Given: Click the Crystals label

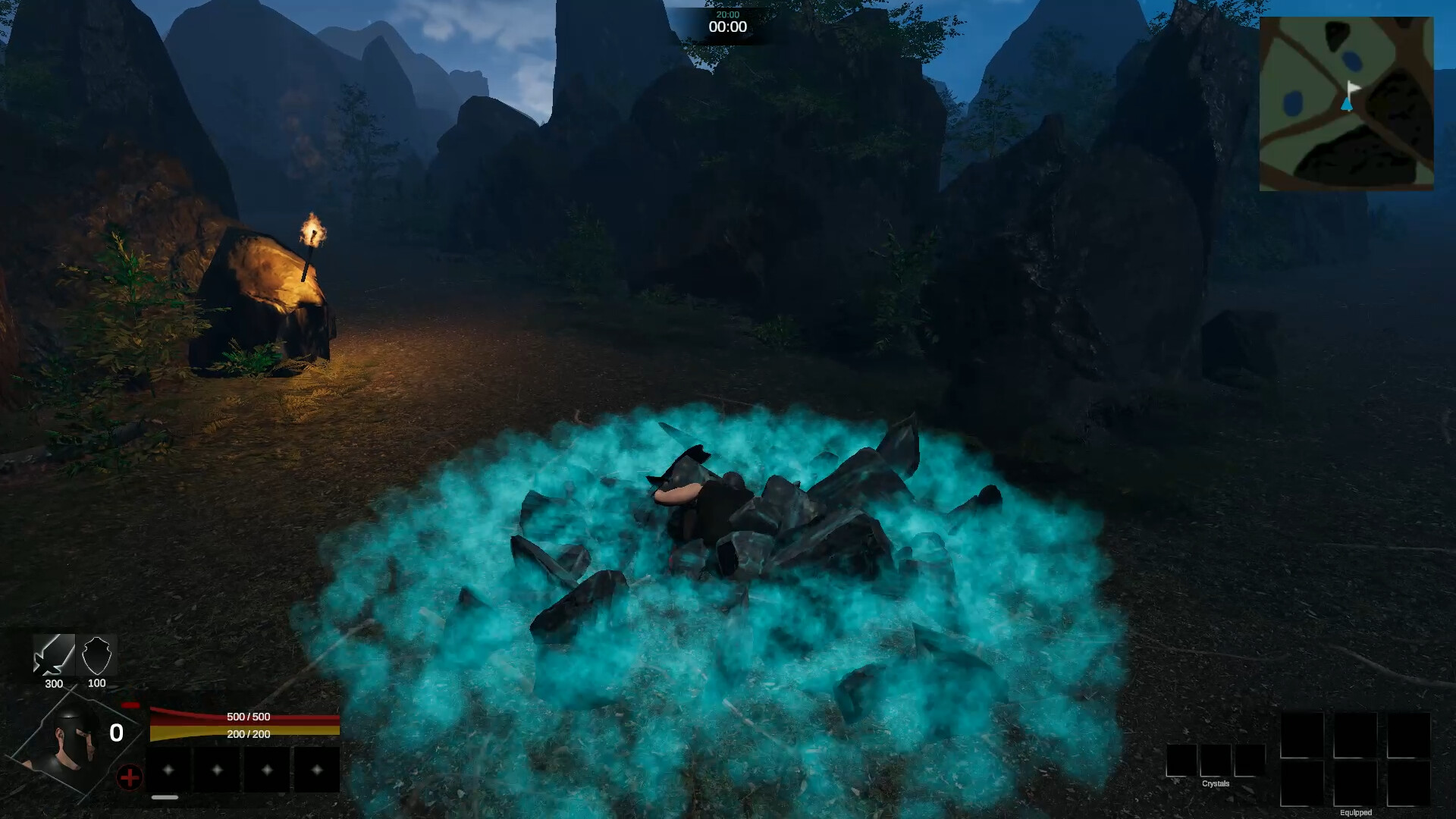Looking at the screenshot, I should [1216, 783].
